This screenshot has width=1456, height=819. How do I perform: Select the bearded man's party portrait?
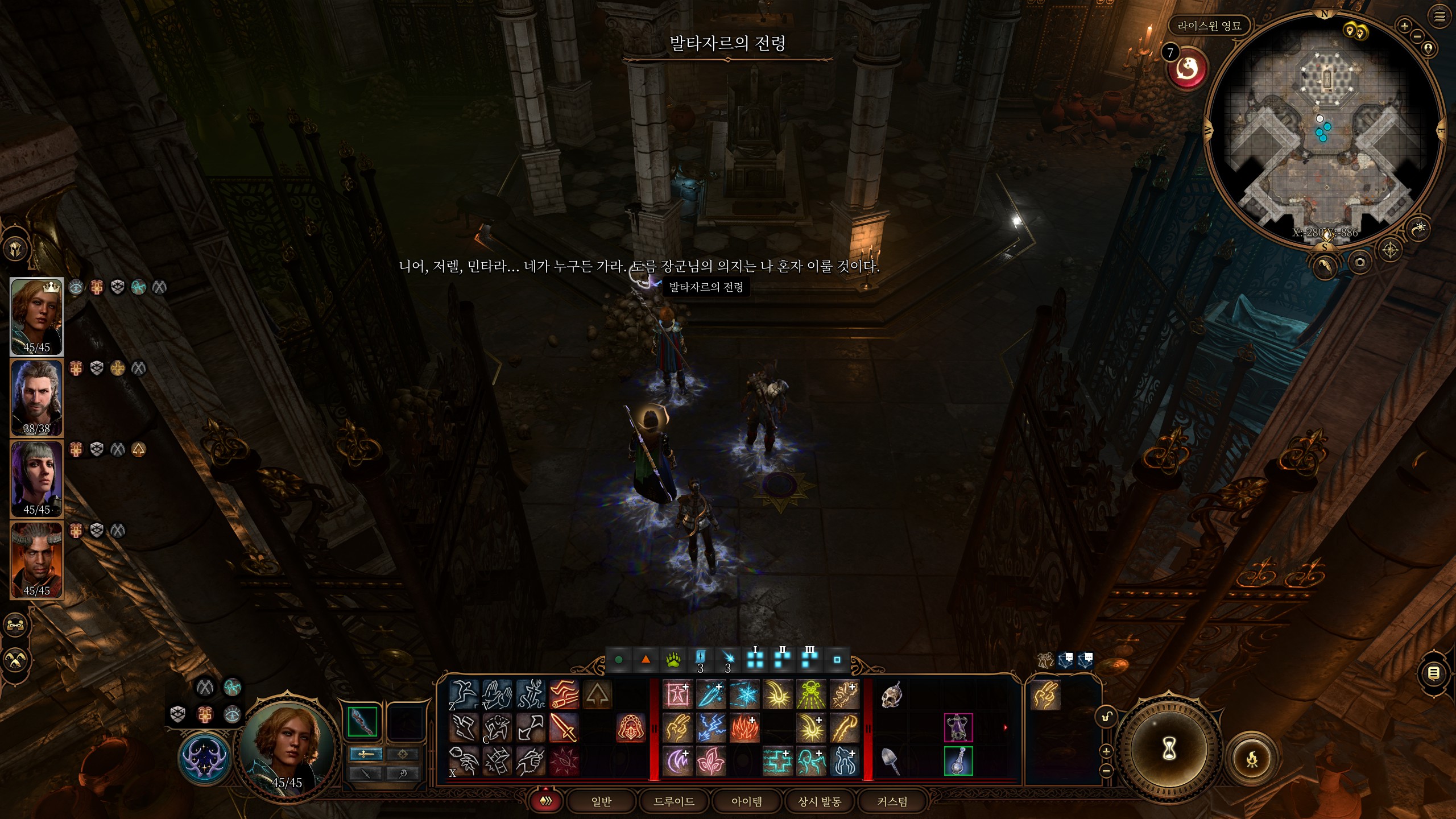[37, 398]
